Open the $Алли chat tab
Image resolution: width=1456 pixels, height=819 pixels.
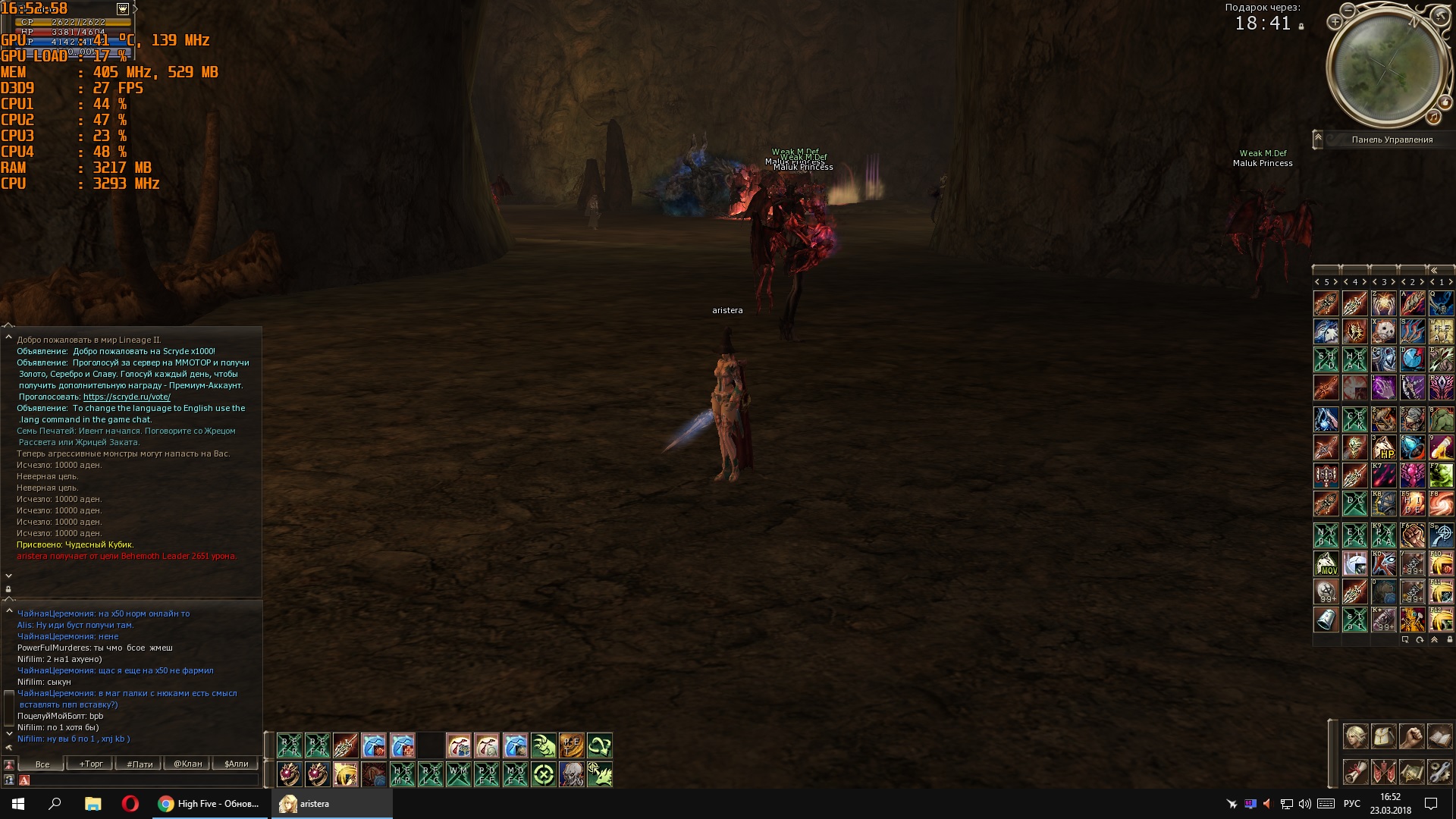click(237, 764)
